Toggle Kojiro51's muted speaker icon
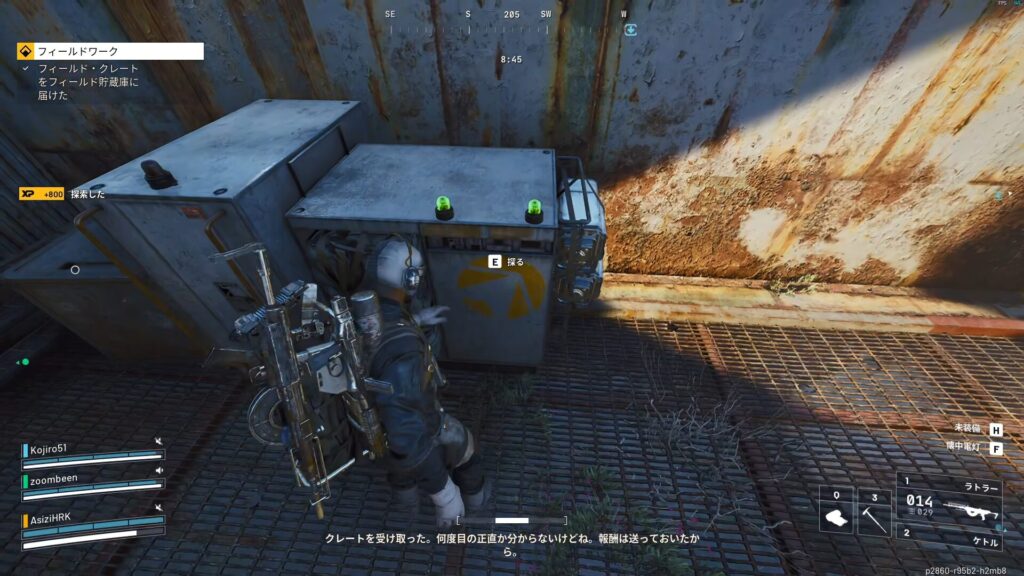Screen dimensions: 1024x576 (158, 441)
